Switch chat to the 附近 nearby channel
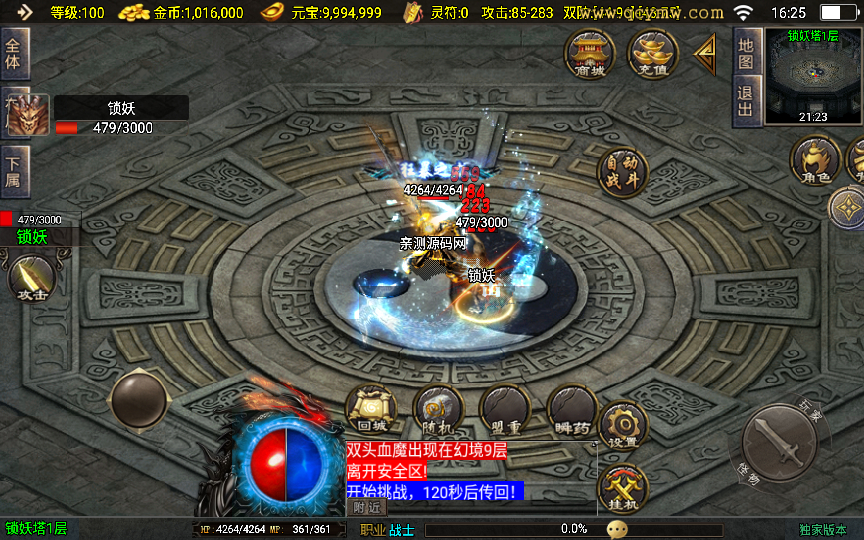Screen dimensions: 864x540 point(367,508)
